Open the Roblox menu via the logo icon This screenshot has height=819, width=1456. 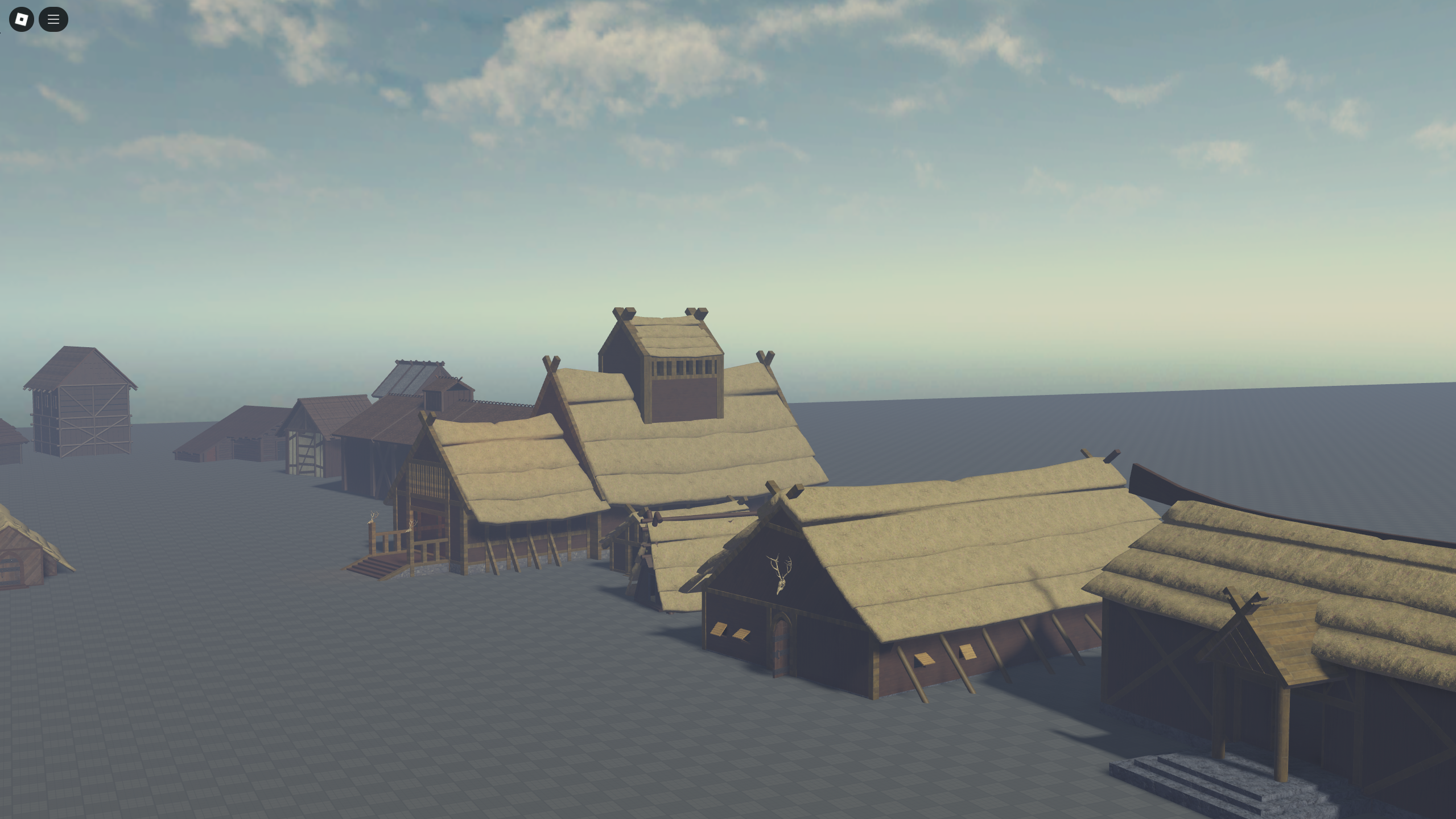[21, 19]
